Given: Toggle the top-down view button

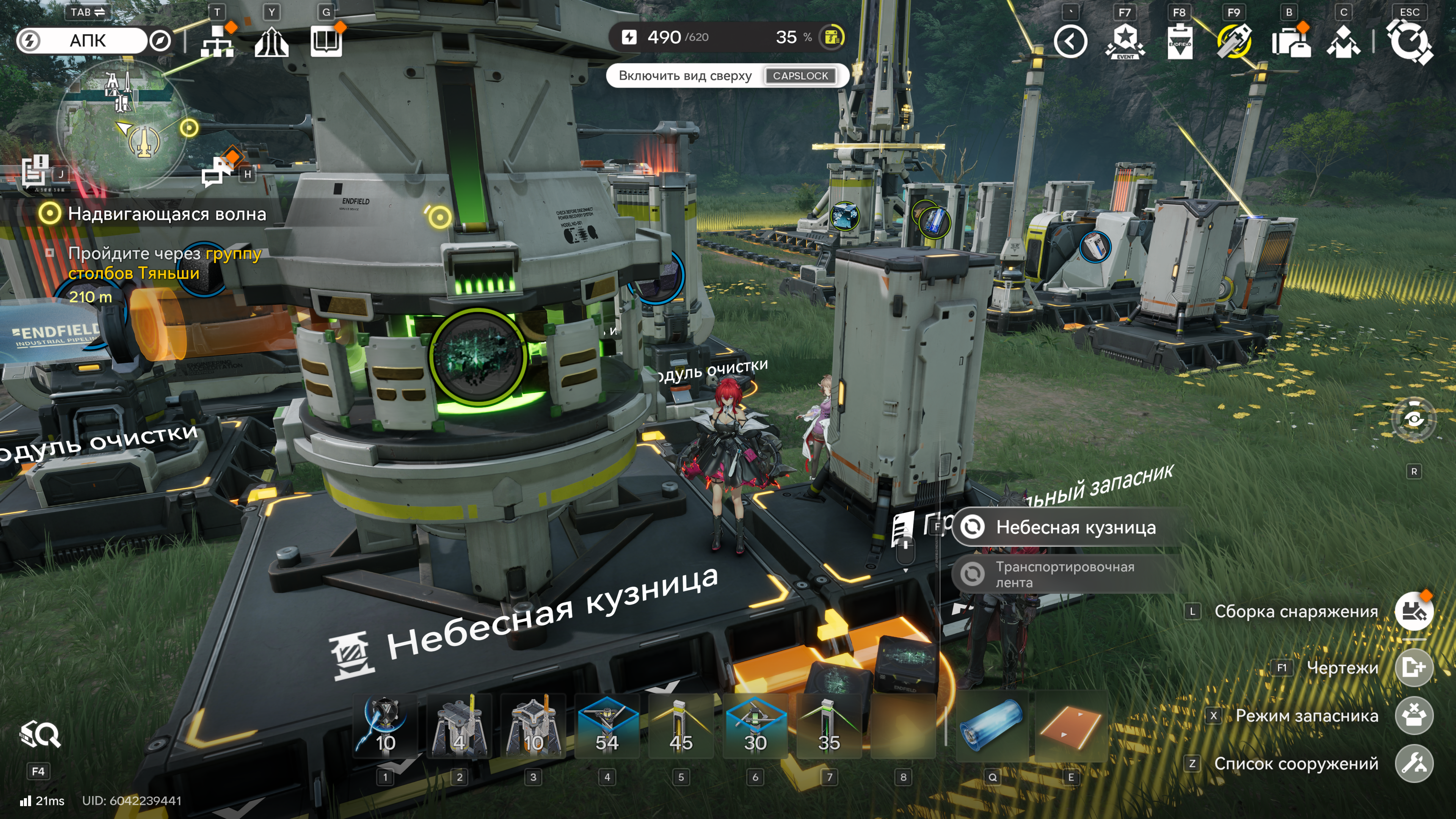Looking at the screenshot, I should 727,76.
